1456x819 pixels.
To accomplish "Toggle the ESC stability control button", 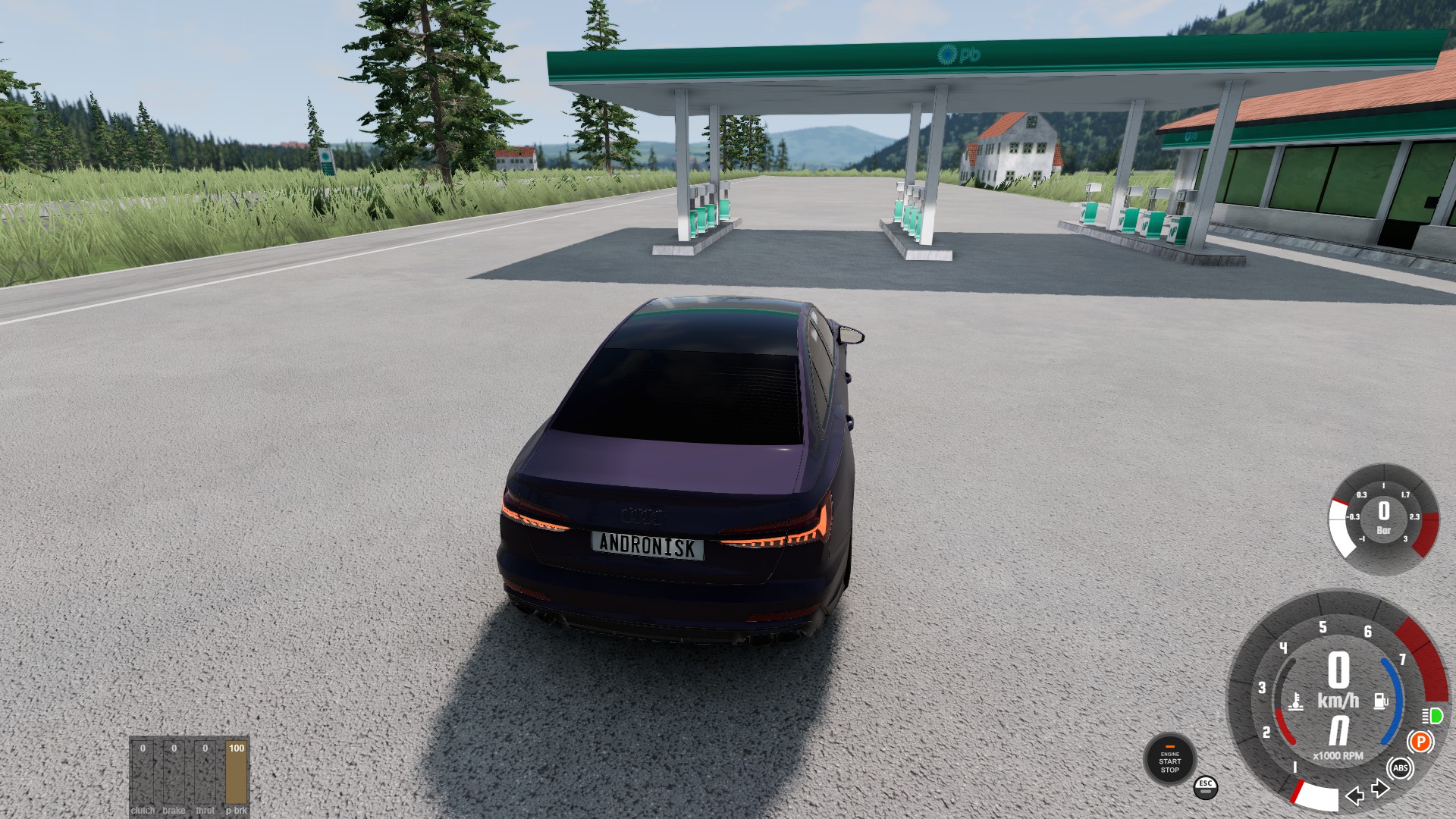I will tap(1205, 786).
